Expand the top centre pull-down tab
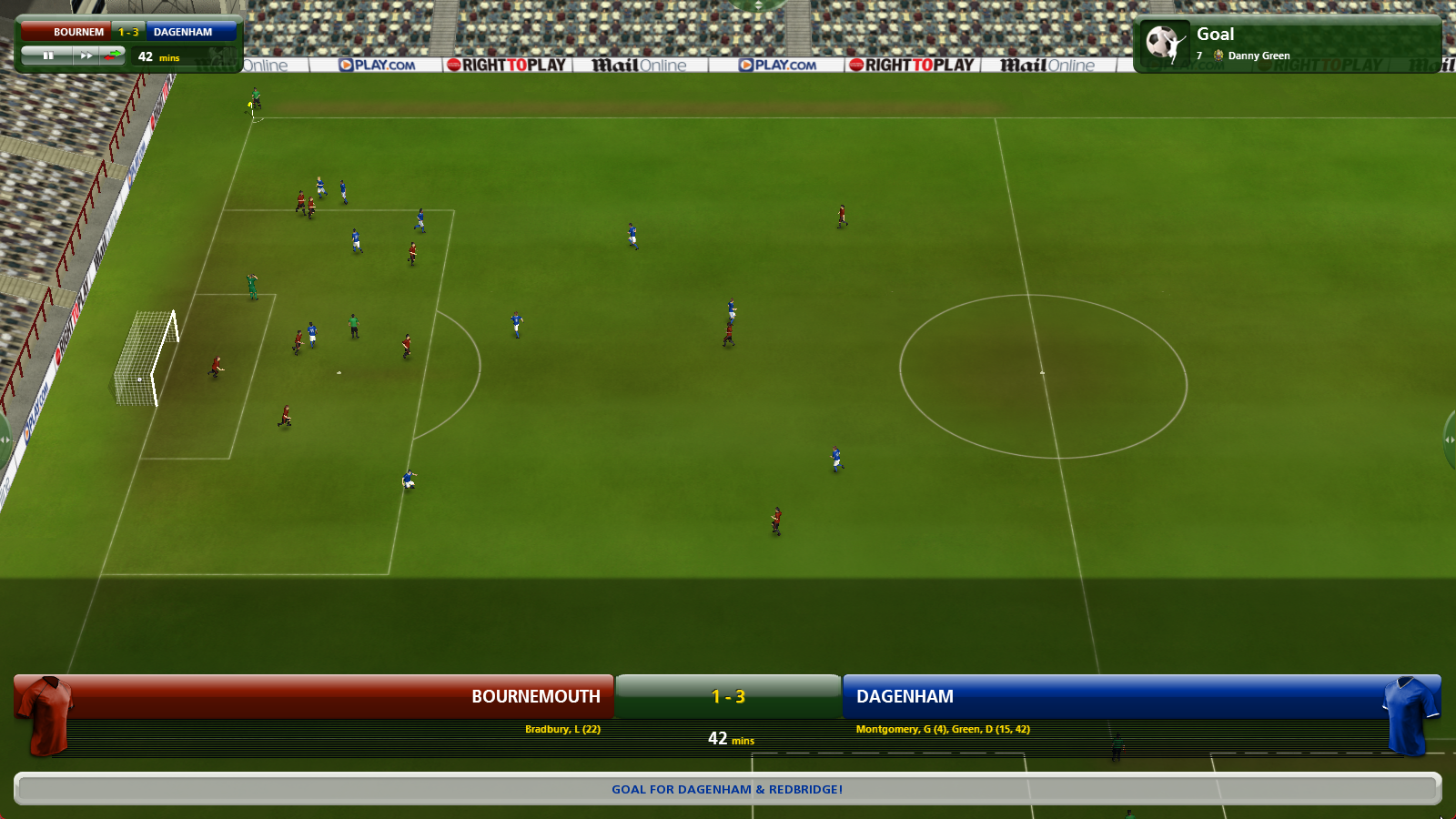This screenshot has width=1456, height=819. [x=758, y=5]
